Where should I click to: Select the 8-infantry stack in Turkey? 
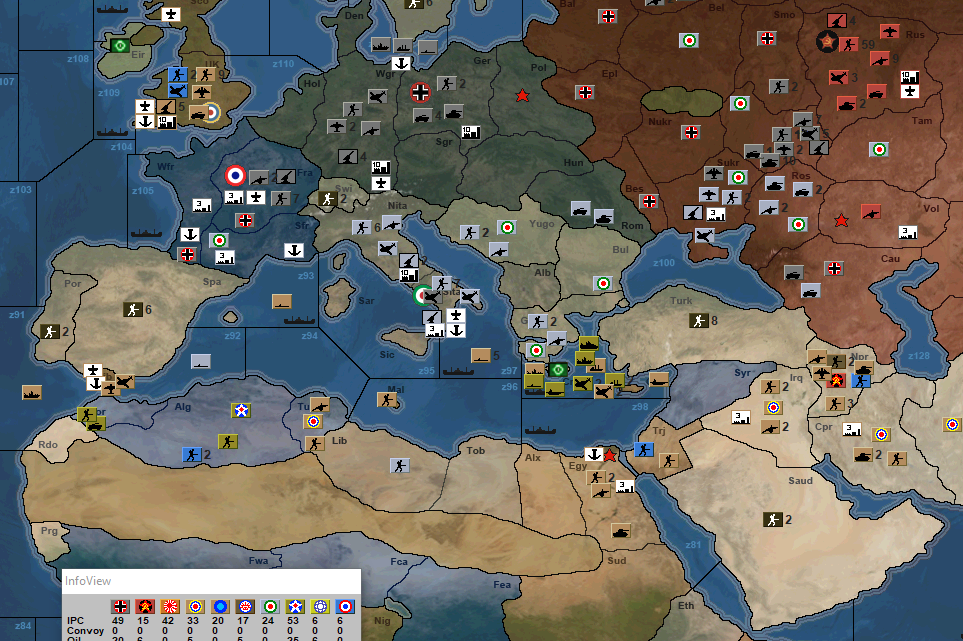click(698, 321)
